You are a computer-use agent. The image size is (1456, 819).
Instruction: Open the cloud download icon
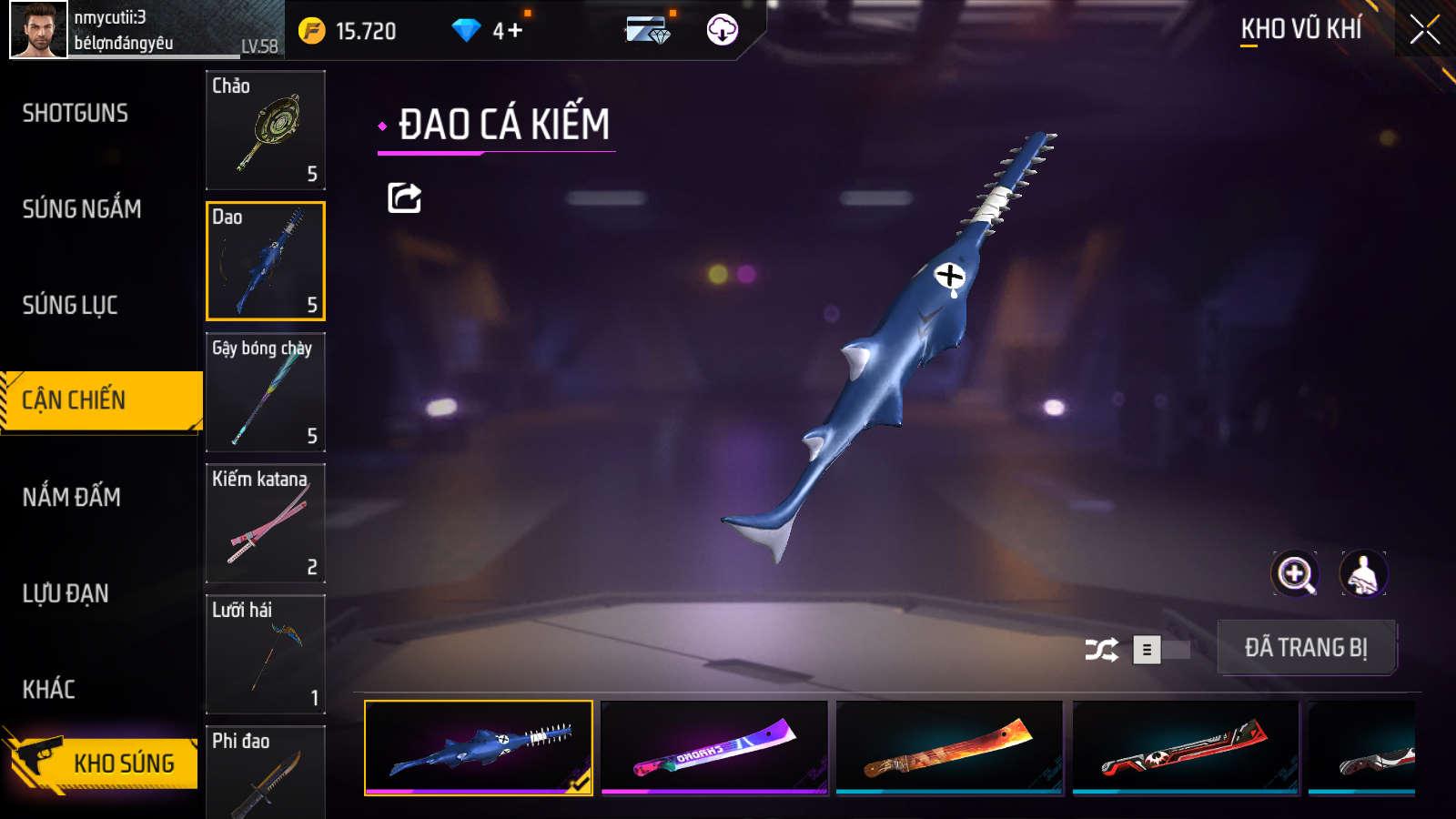(x=723, y=30)
